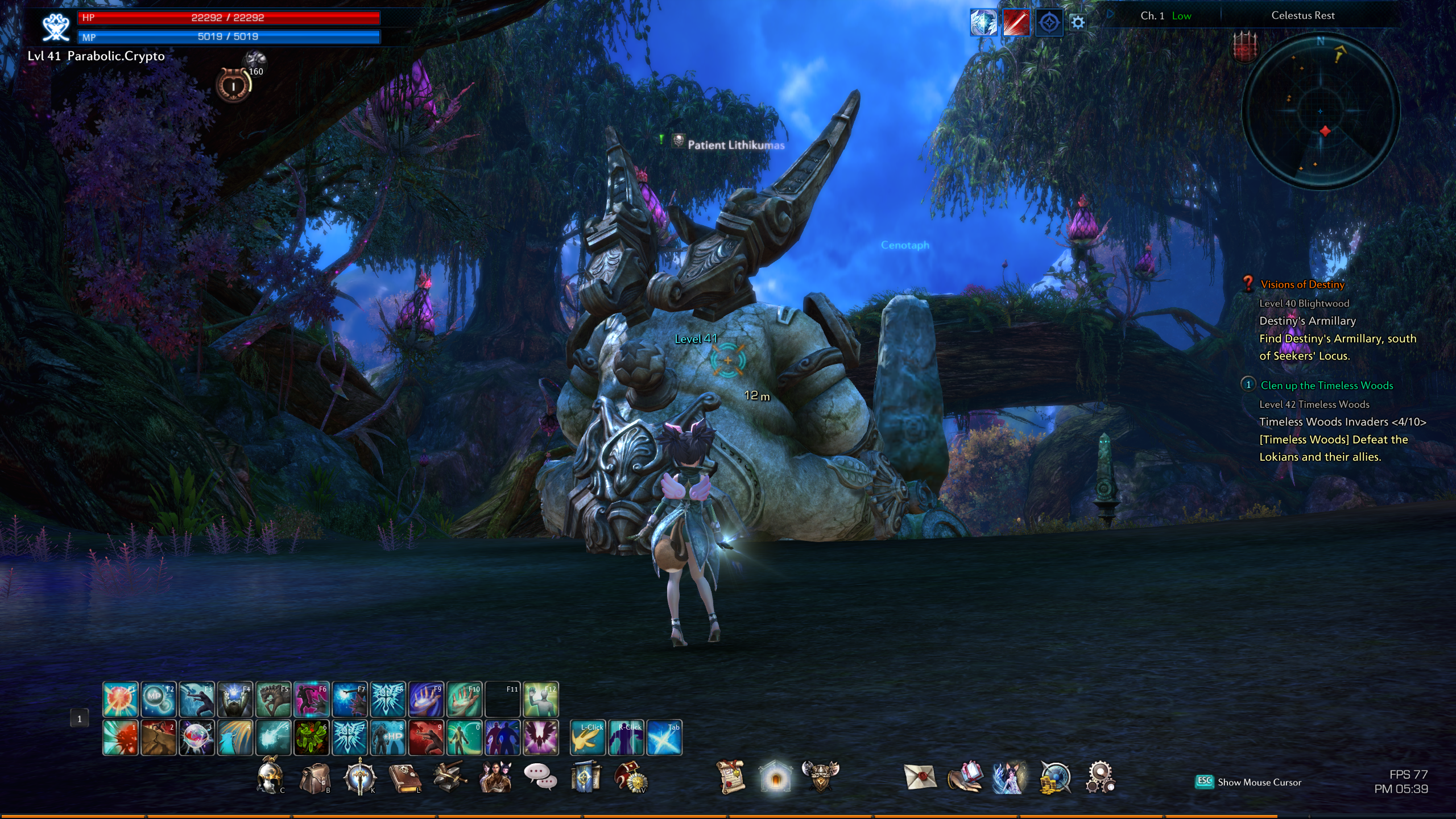Screen dimensions: 1456x819
Task: Open the speech bubbles chat menu
Action: click(540, 777)
